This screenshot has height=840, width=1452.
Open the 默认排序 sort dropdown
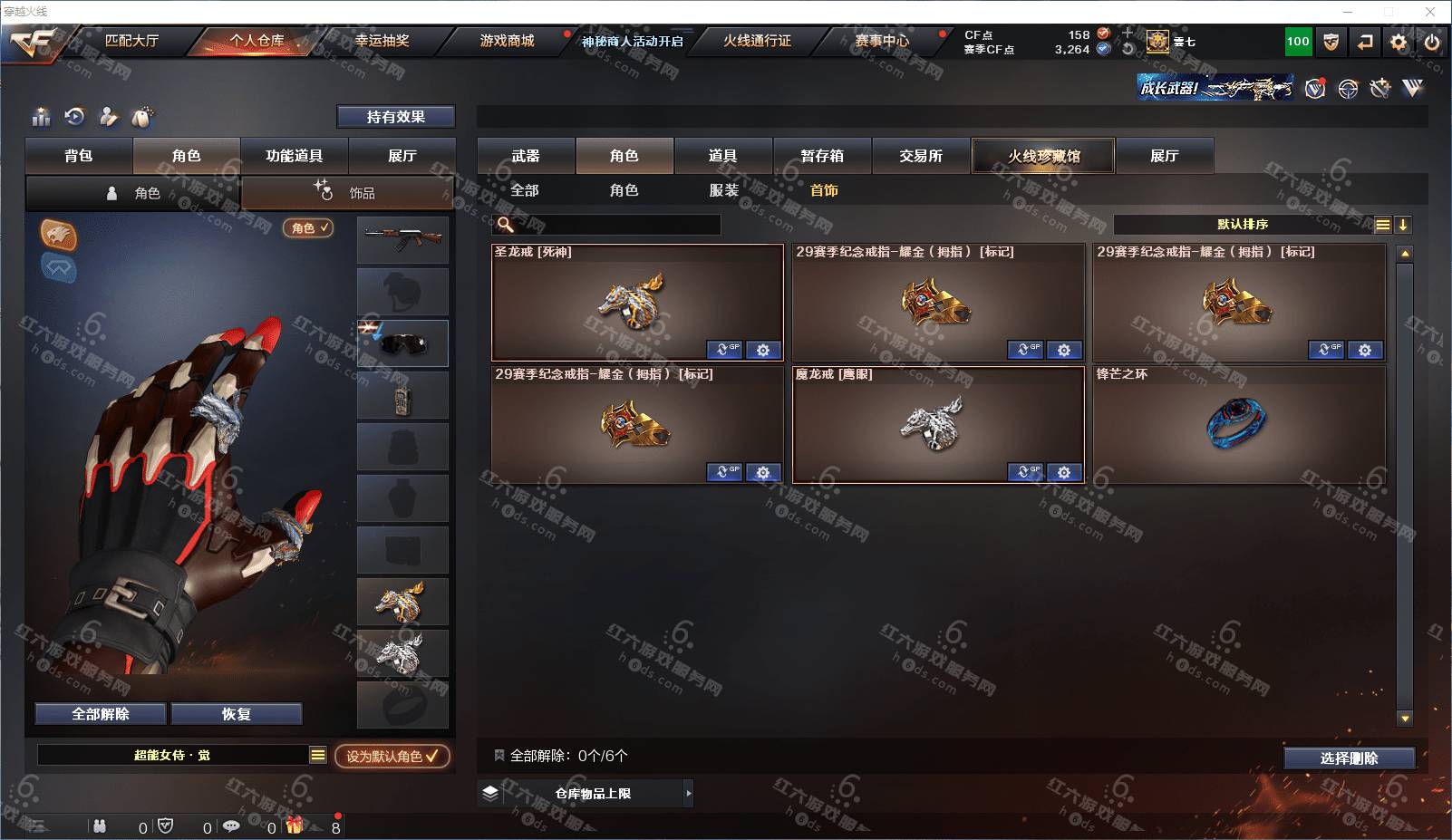tap(1243, 225)
